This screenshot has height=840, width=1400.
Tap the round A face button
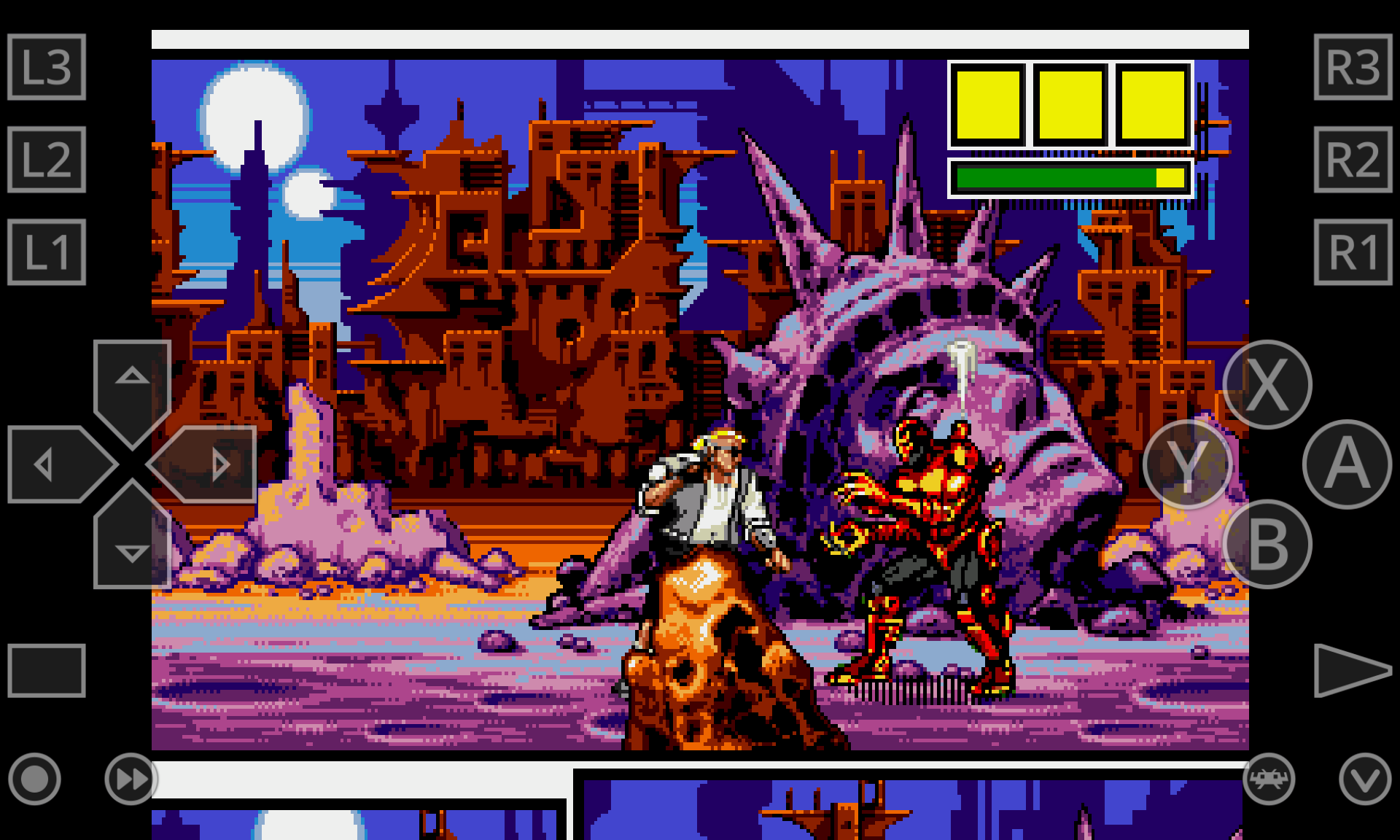(1347, 464)
